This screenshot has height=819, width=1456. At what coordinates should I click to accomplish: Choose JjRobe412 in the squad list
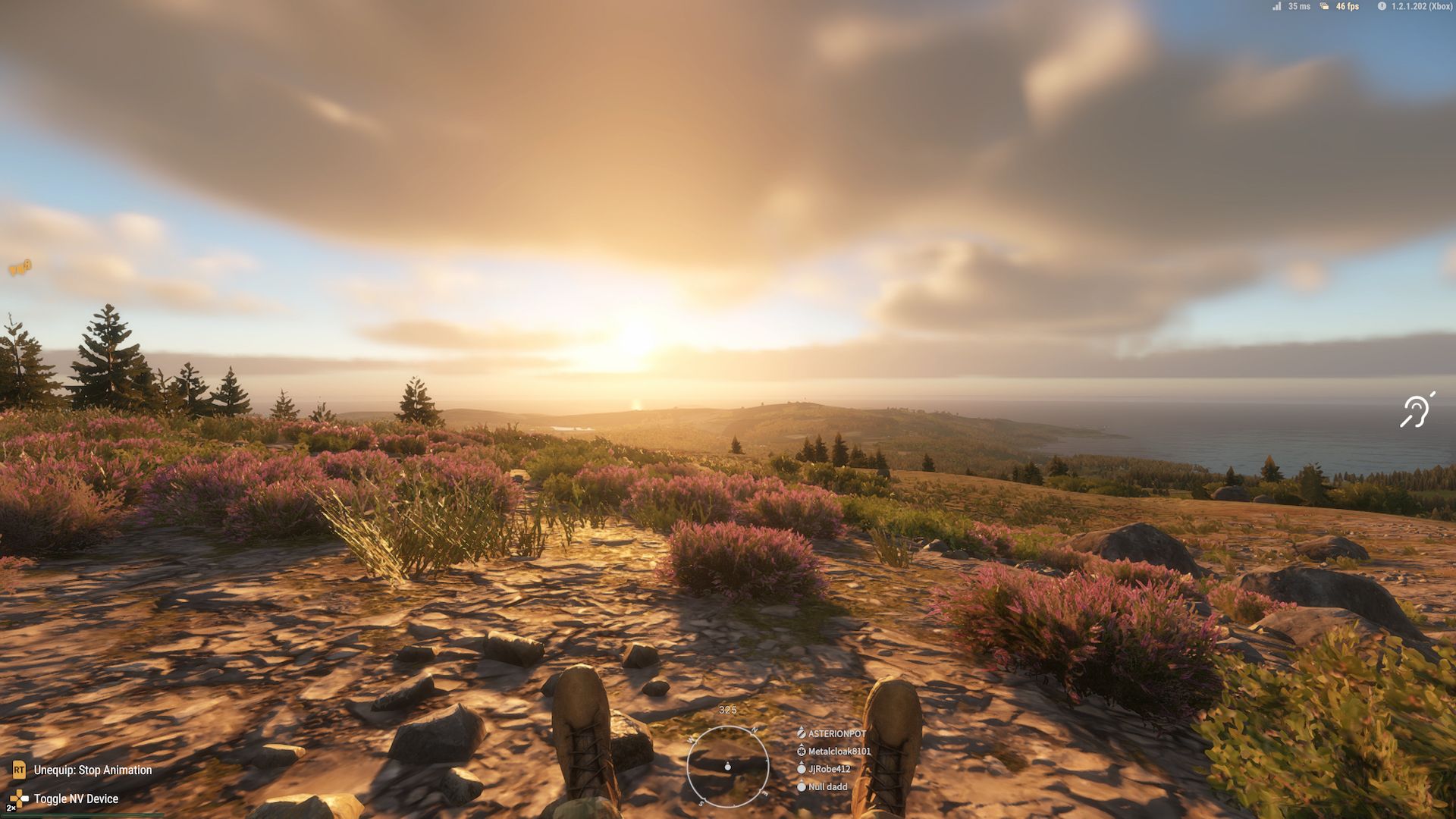click(829, 769)
